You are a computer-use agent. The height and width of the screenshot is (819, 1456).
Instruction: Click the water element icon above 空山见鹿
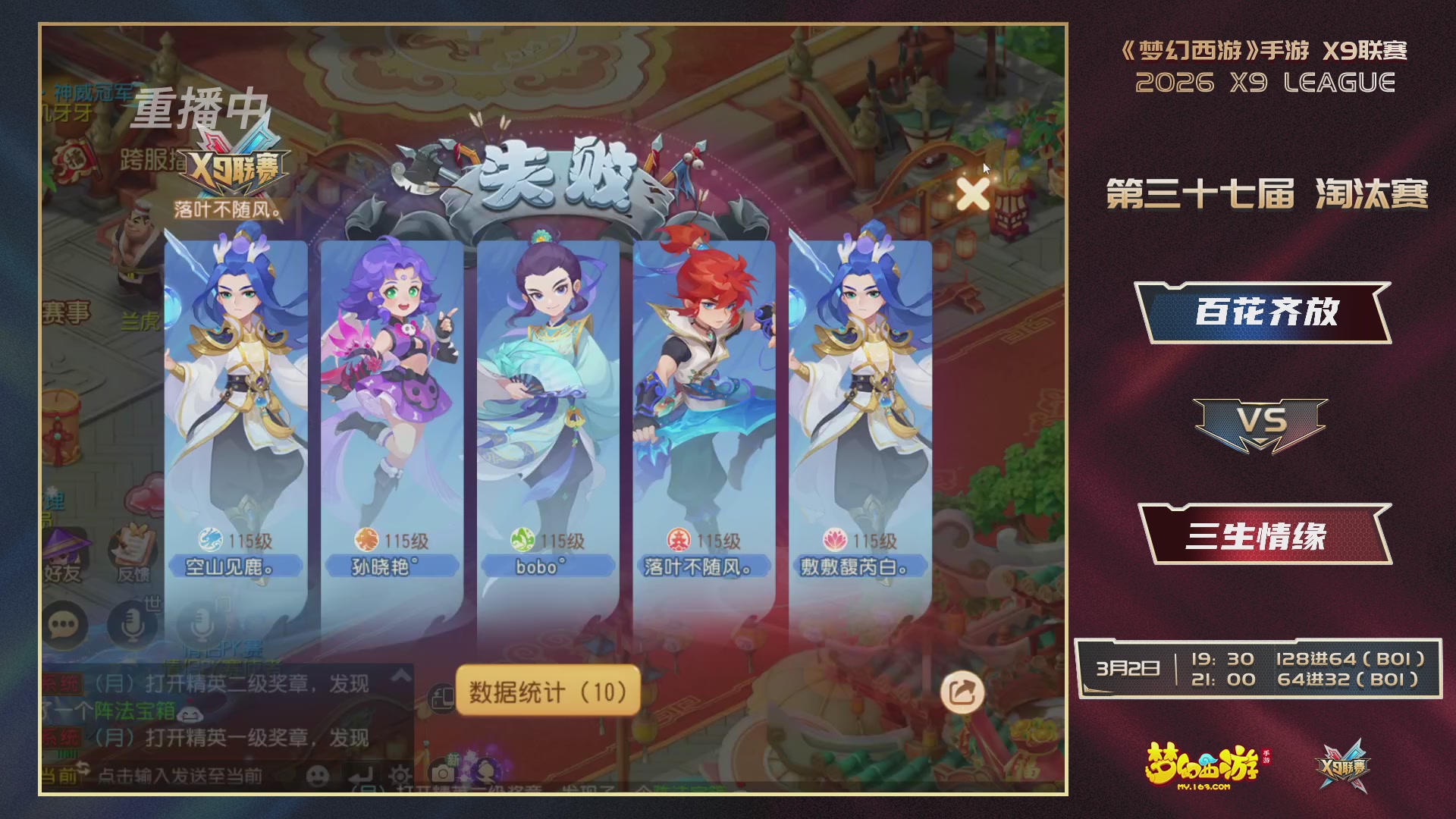(x=210, y=541)
